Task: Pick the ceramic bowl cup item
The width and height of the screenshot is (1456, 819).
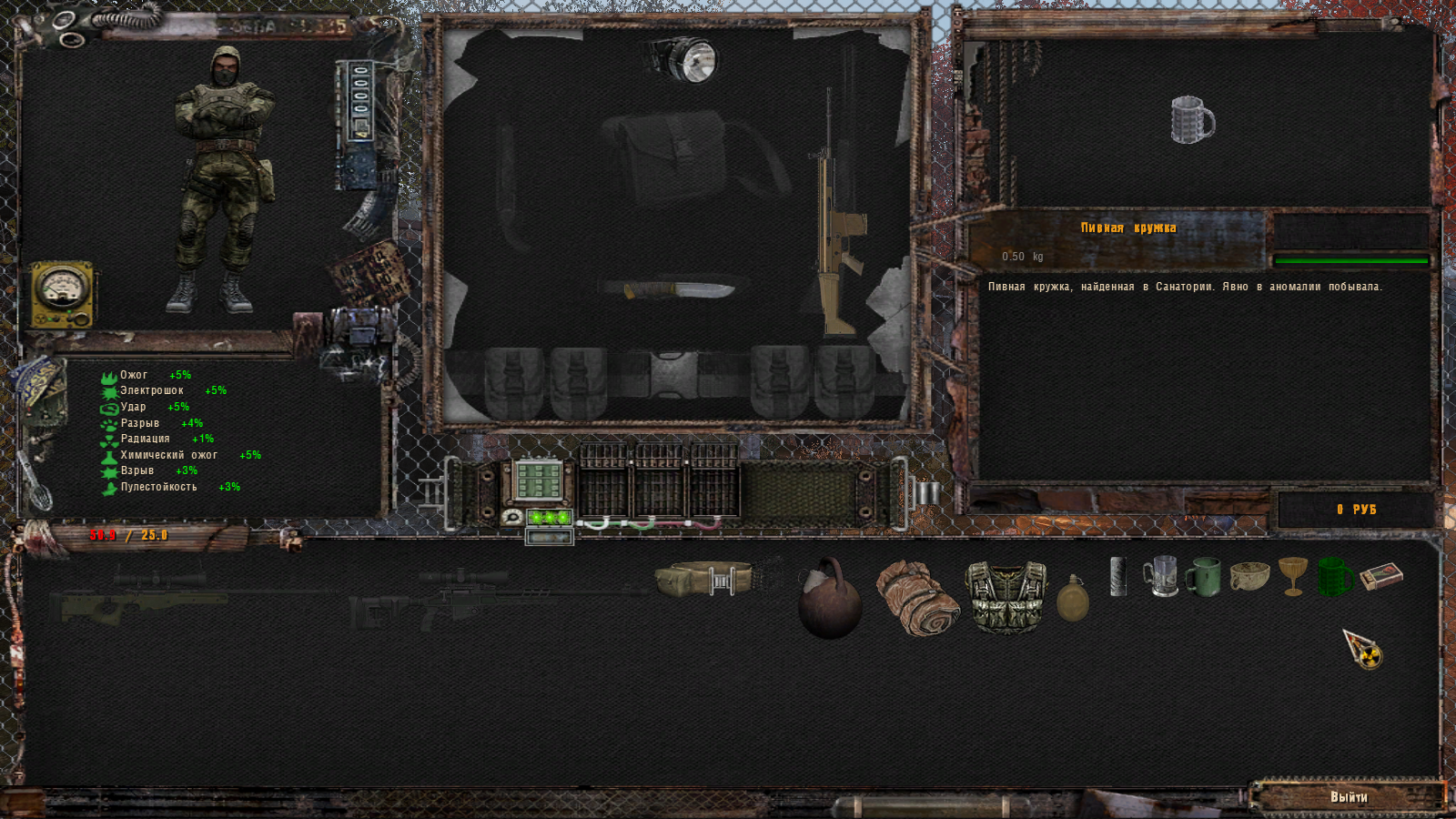Action: tap(1249, 576)
